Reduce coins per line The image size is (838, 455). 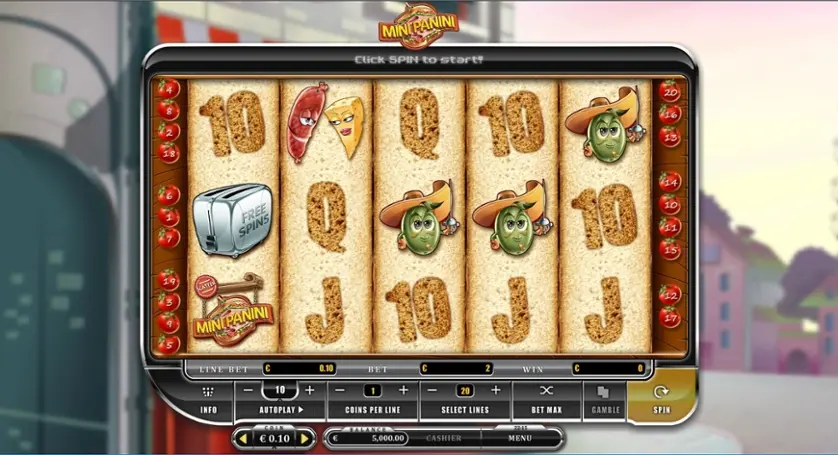click(x=341, y=390)
